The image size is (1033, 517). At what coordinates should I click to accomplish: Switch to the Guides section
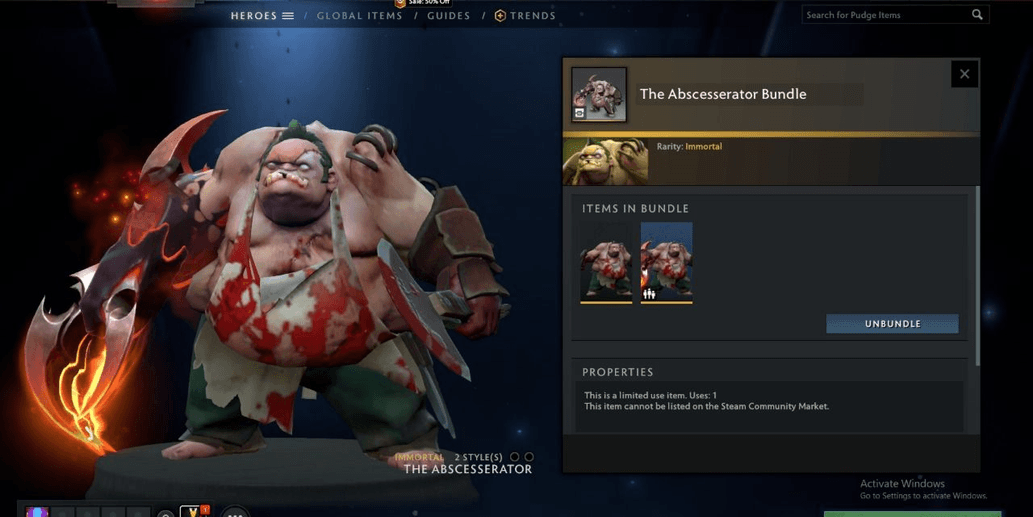click(448, 16)
